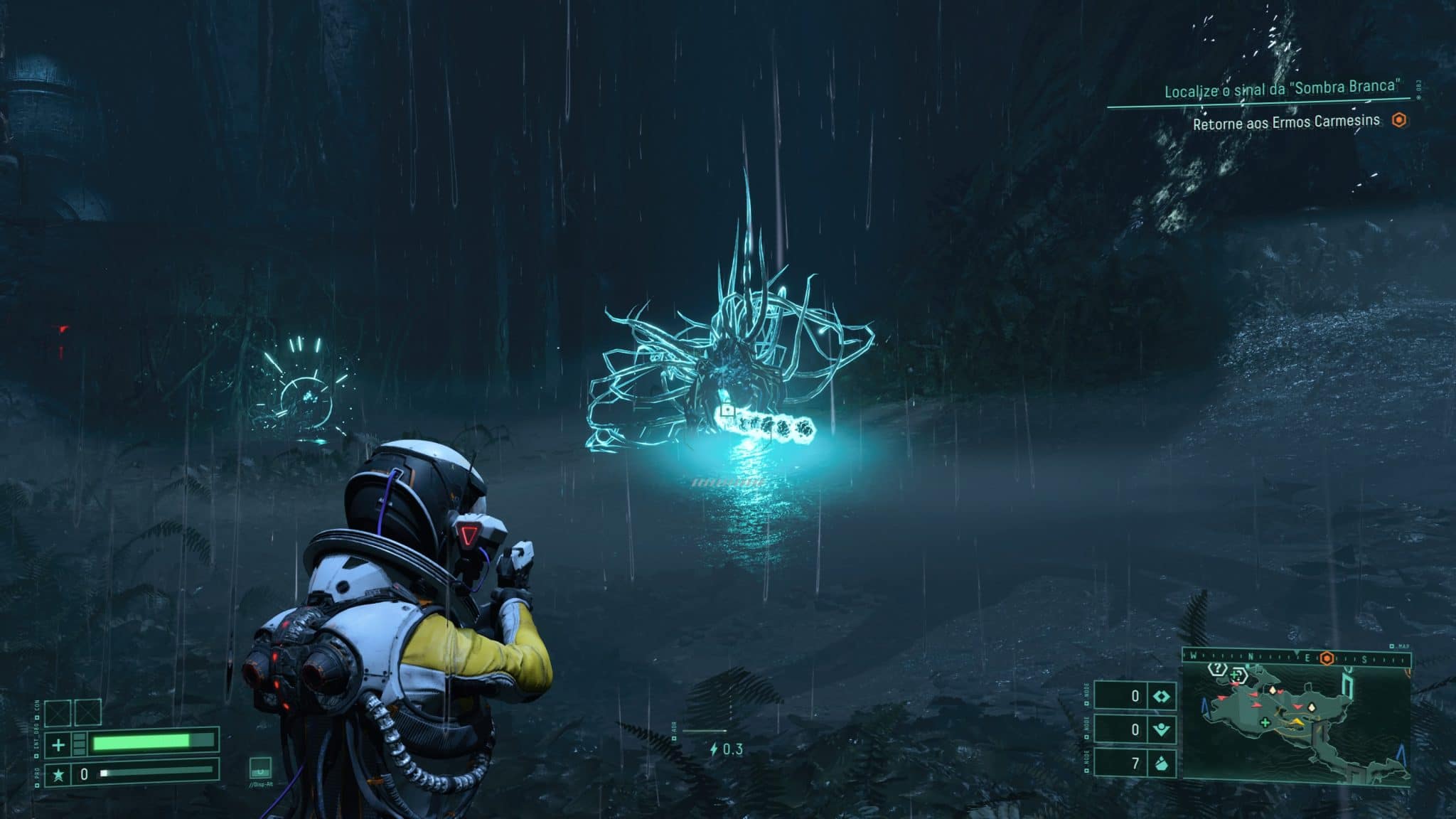Viewport: 1456px width, 819px height.
Task: Click the health plus icon
Action: [58, 745]
